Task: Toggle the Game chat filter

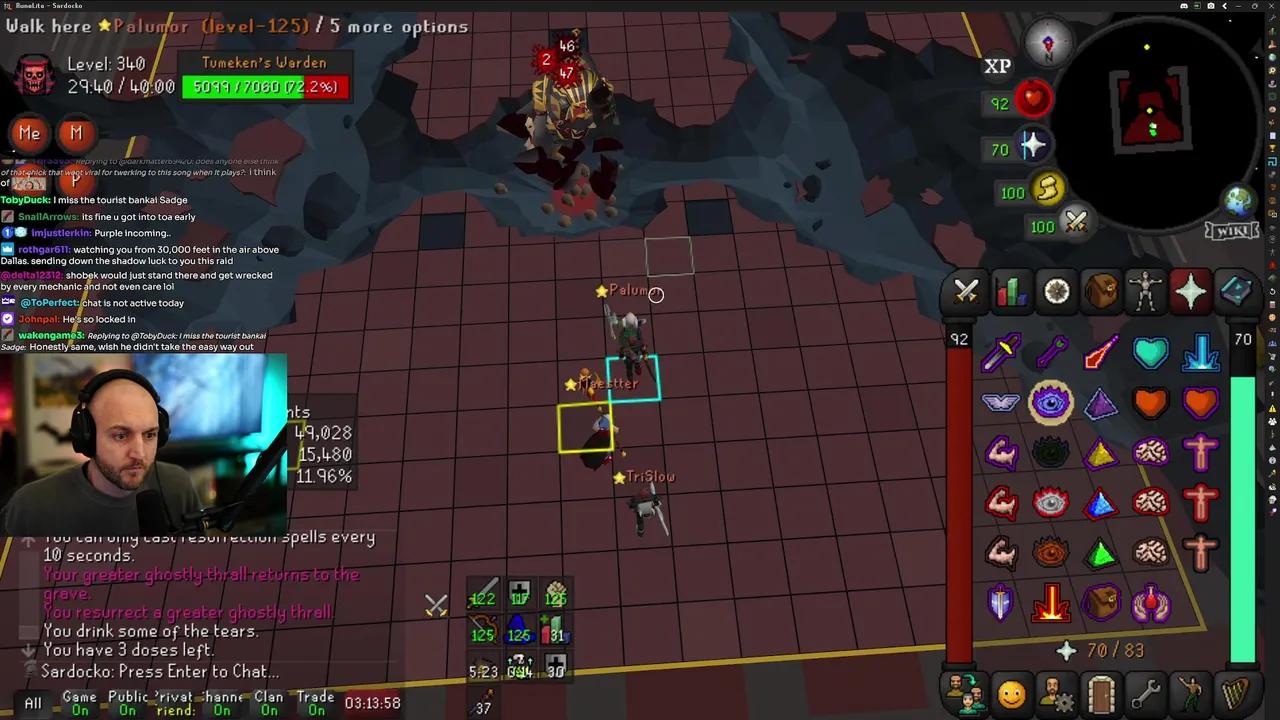Action: [79, 703]
